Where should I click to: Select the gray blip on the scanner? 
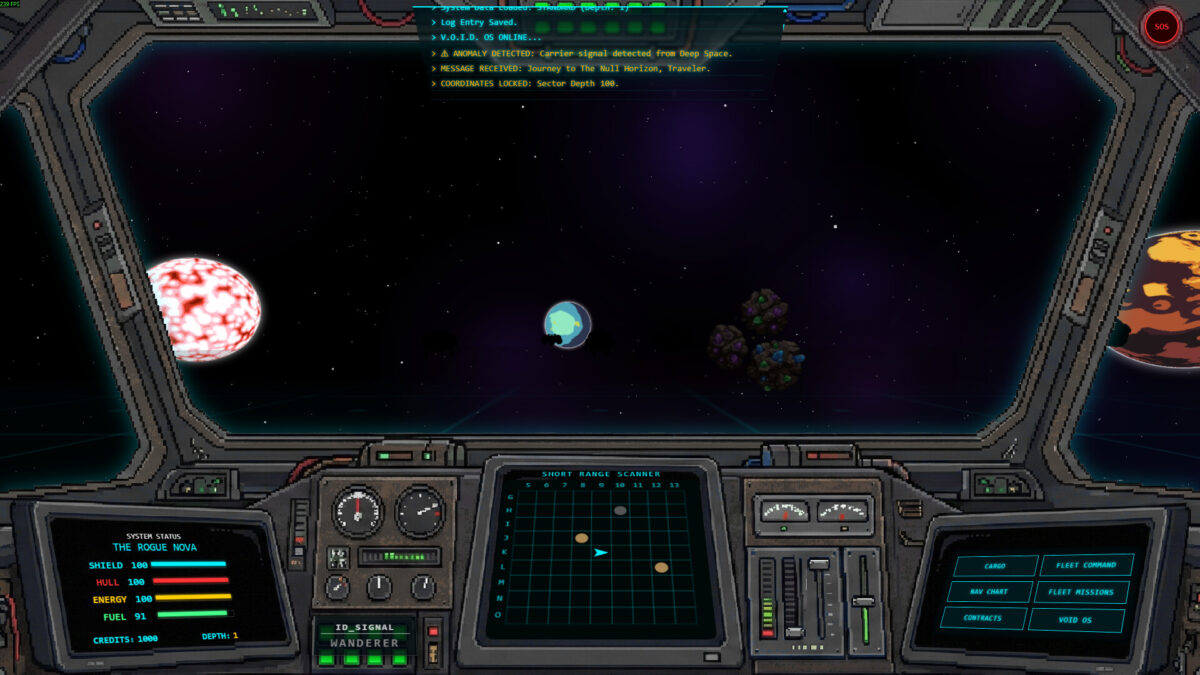[x=620, y=510]
